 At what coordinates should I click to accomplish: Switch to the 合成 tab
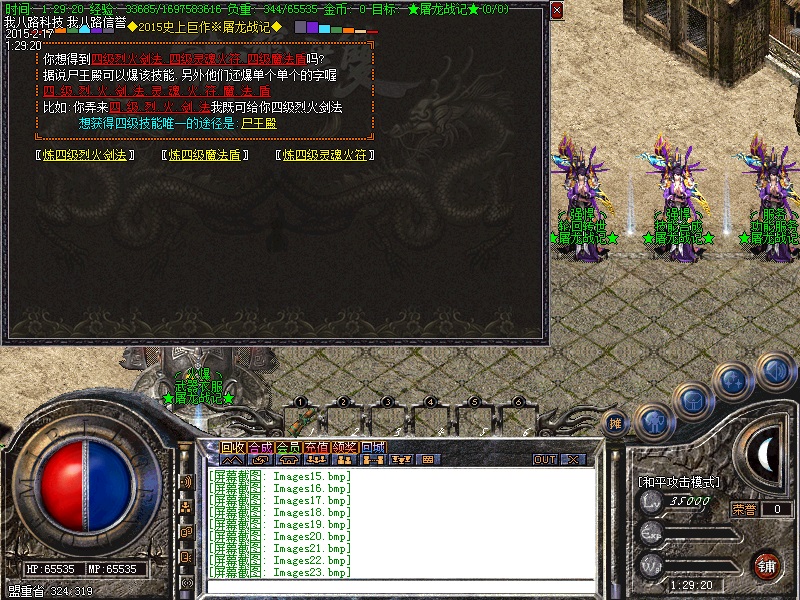point(260,446)
